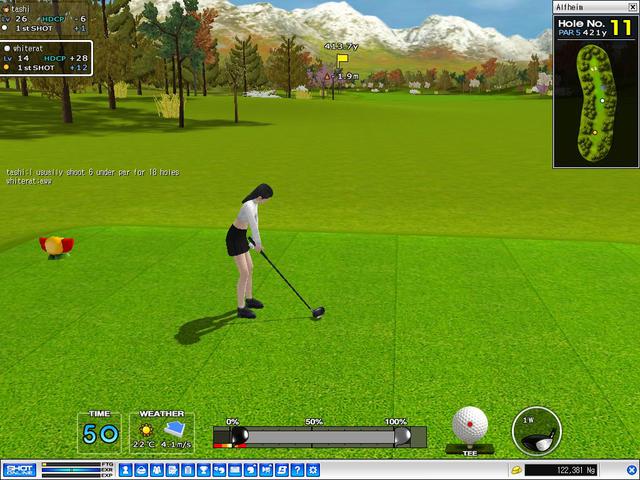
Task: Select the teshi player scorecard panel
Action: coord(46,19)
